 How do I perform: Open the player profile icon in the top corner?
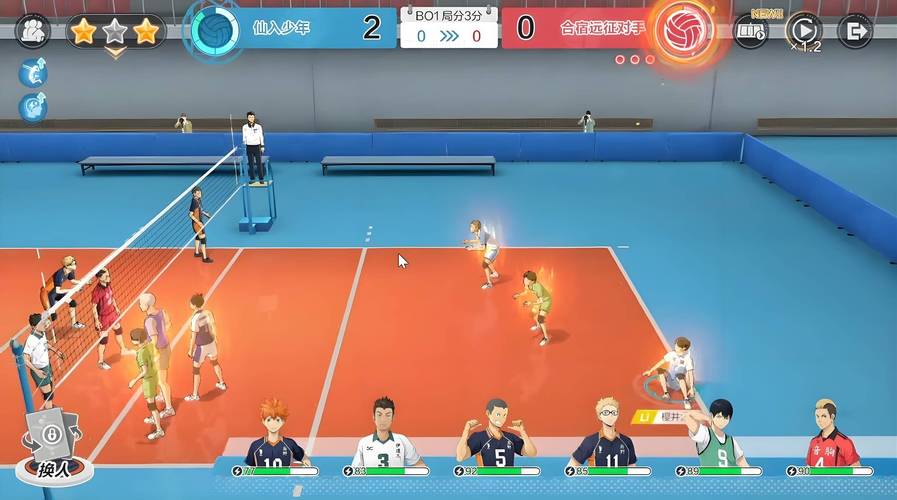pos(33,30)
